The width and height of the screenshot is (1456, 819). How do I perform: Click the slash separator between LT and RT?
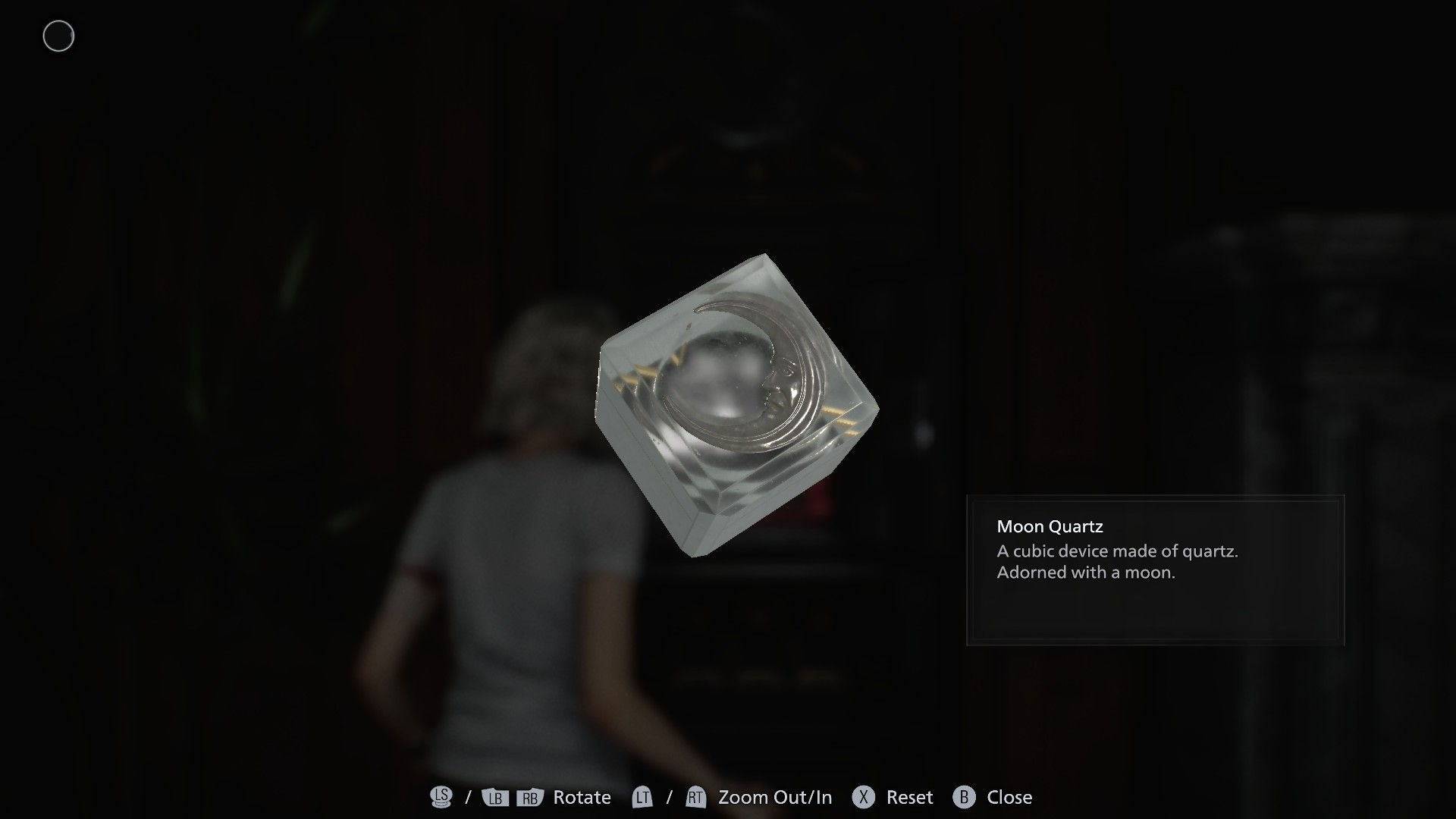click(x=668, y=797)
